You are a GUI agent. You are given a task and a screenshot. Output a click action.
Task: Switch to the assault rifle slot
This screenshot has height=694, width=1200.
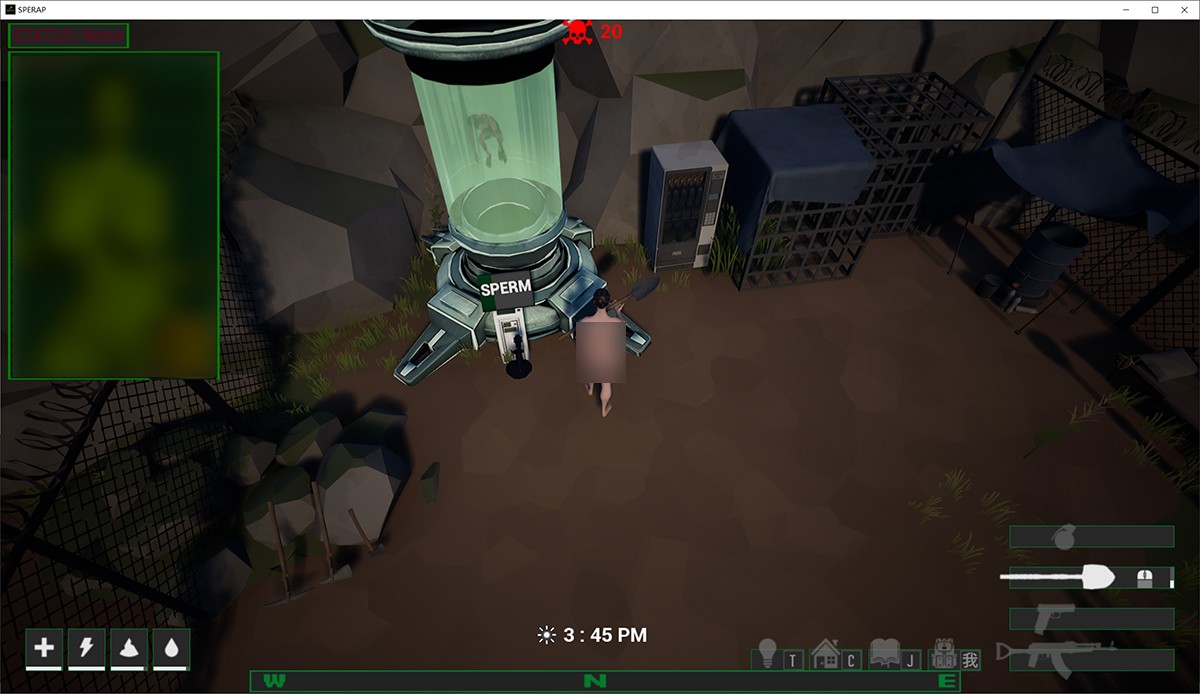(1091, 659)
